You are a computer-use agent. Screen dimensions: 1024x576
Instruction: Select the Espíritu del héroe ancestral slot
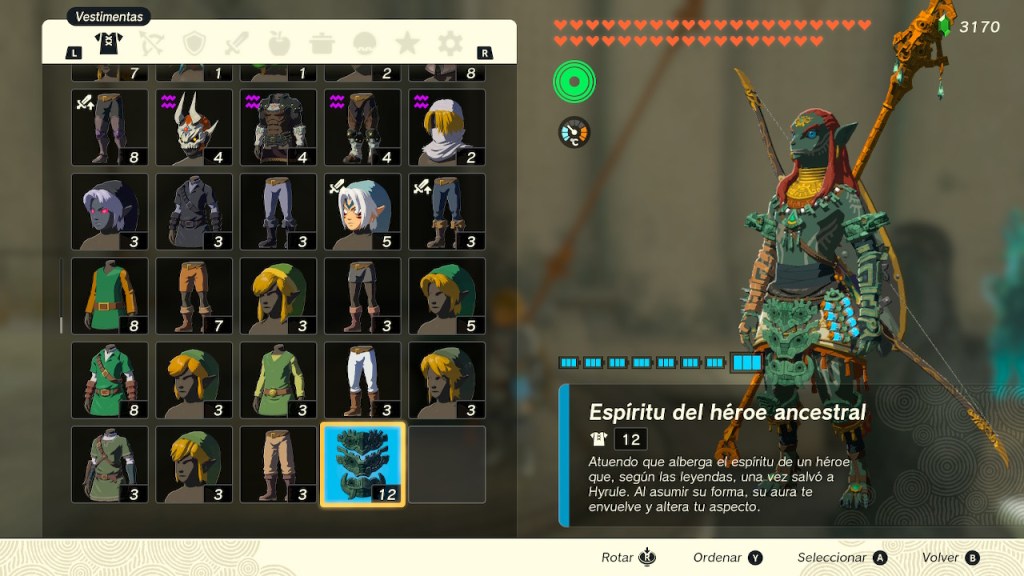(x=362, y=464)
